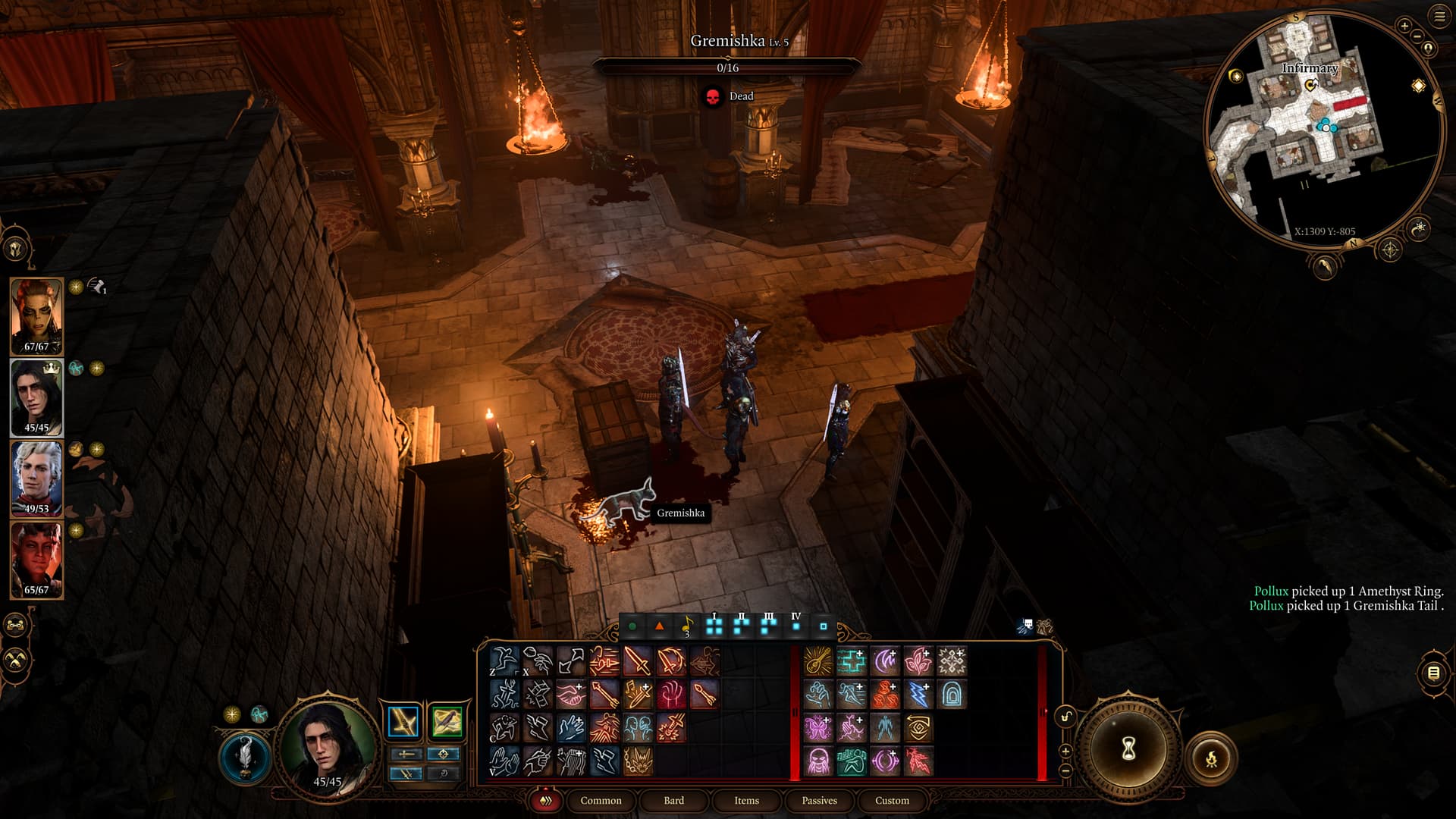Viewport: 1456px width, 819px height.
Task: Select Astarion's party portrait
Action: 36,479
